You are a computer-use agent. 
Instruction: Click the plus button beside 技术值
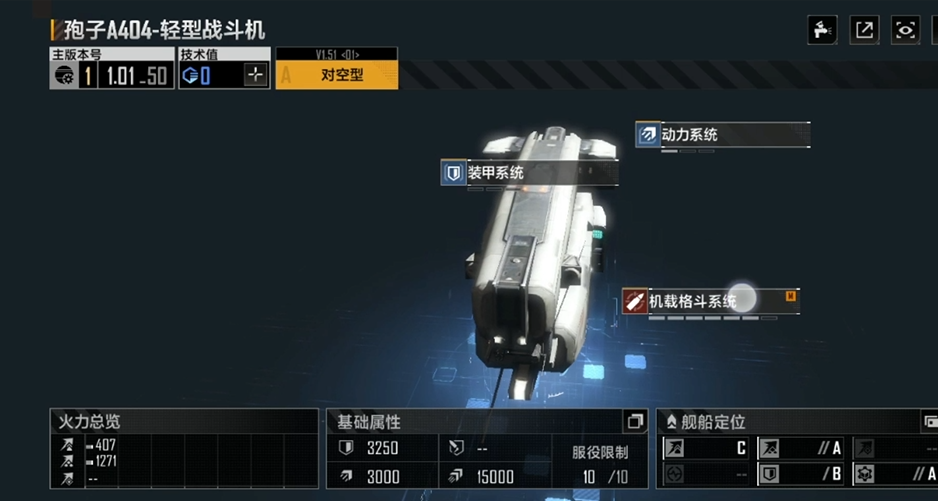pos(256,75)
